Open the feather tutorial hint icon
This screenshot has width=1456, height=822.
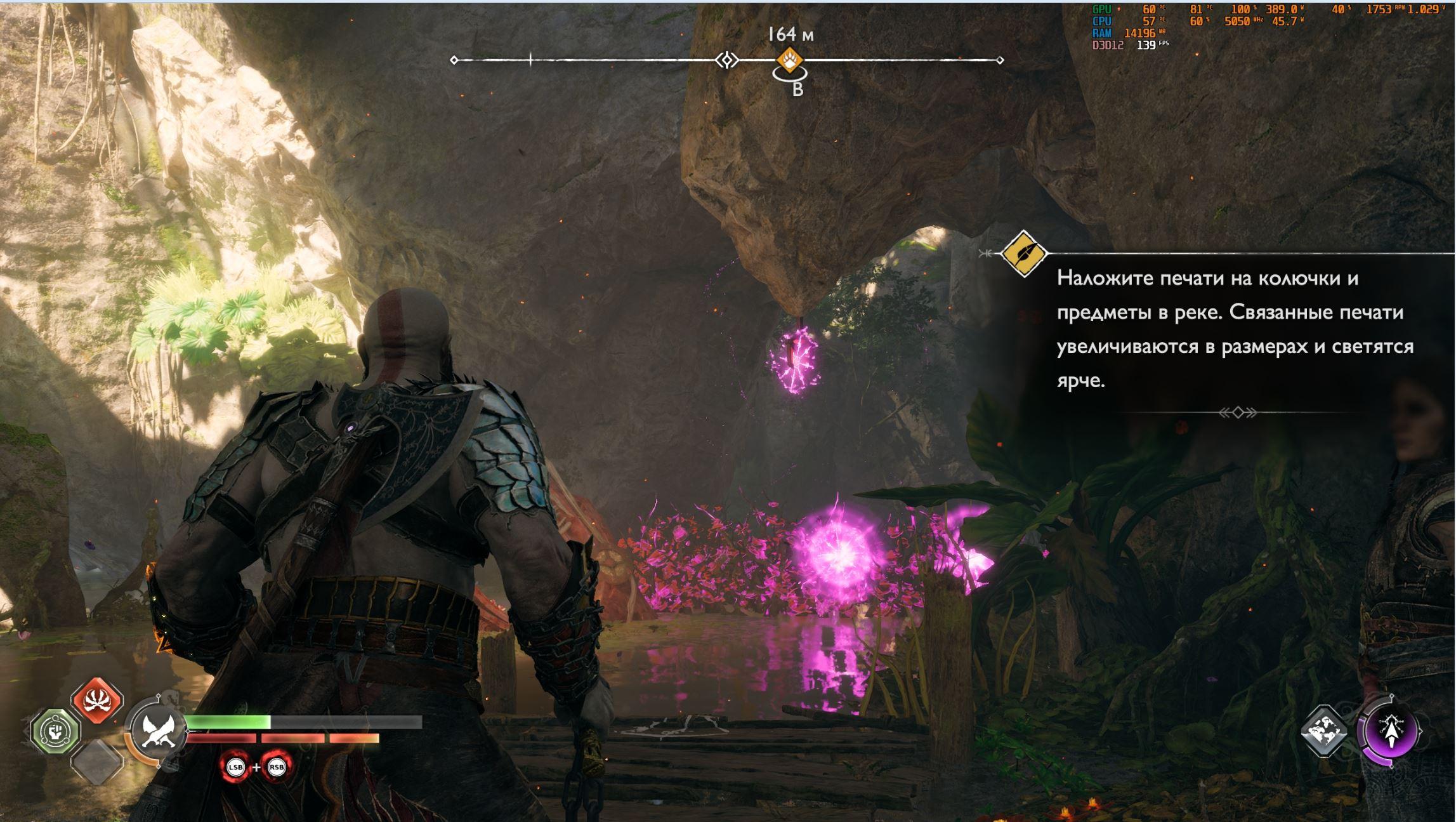point(1023,254)
